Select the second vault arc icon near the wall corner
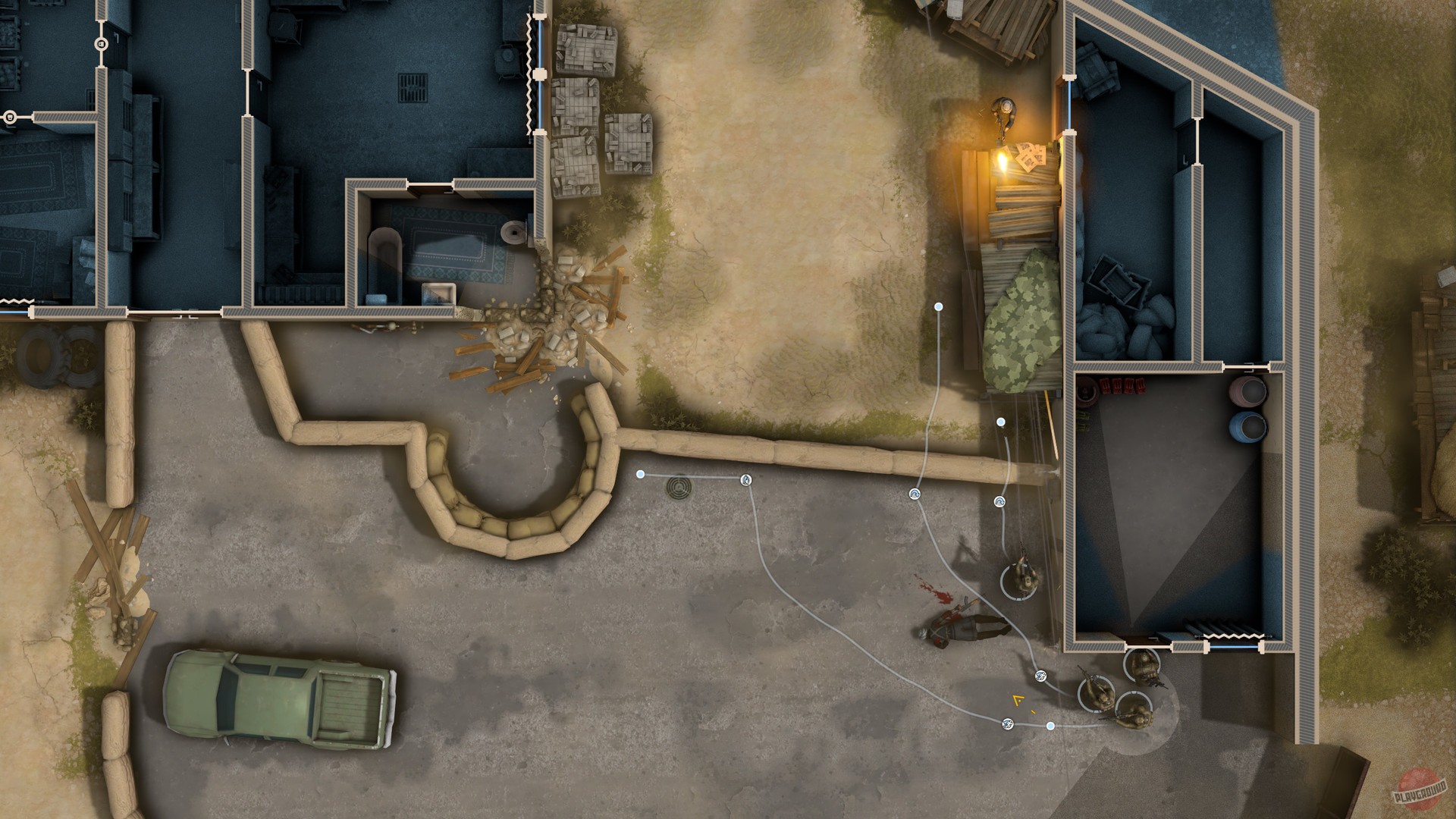Image resolution: width=1456 pixels, height=819 pixels. 999,501
